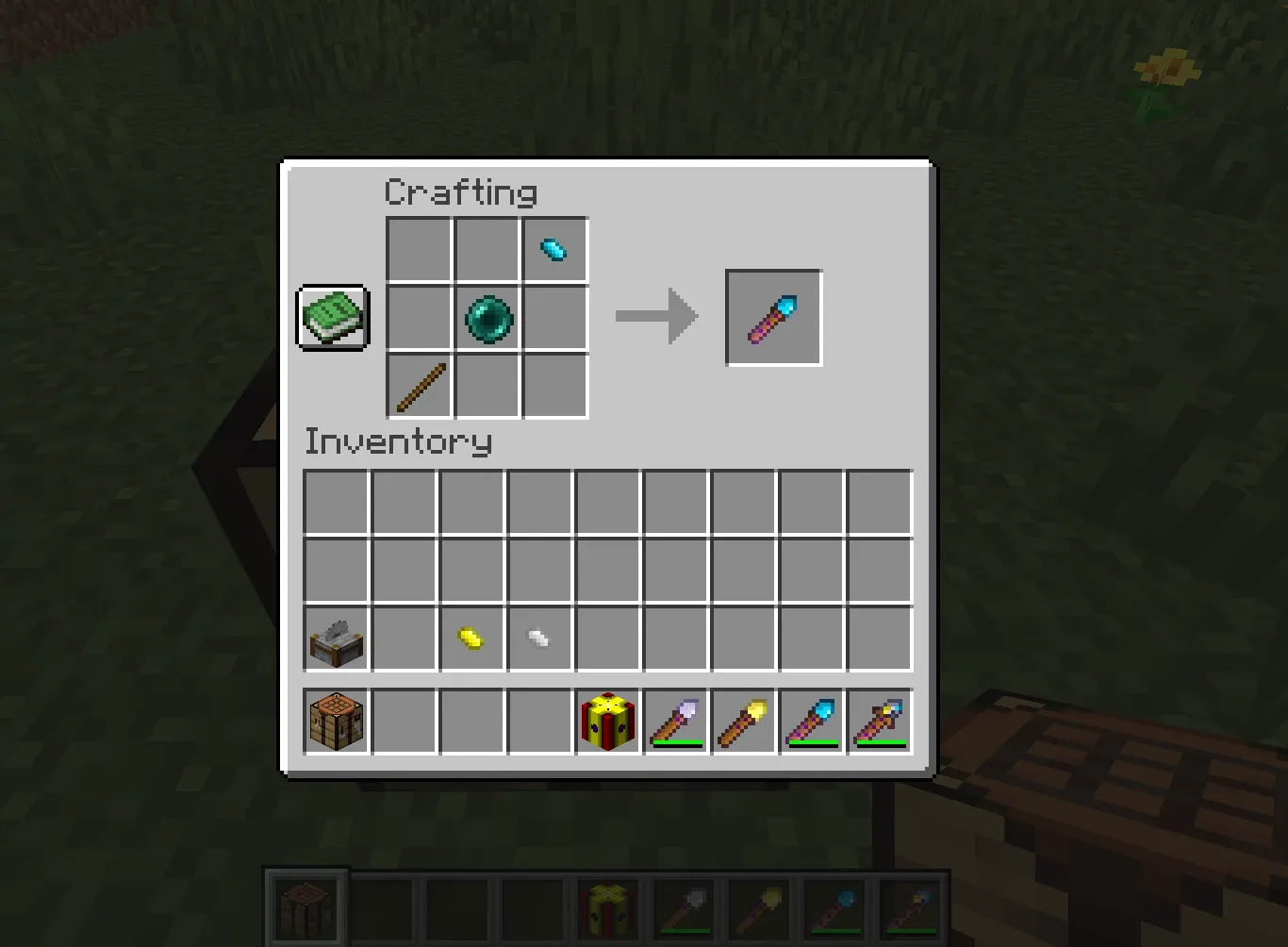Click an empty slot beside the stonecutter
This screenshot has height=947, width=1288.
[404, 638]
